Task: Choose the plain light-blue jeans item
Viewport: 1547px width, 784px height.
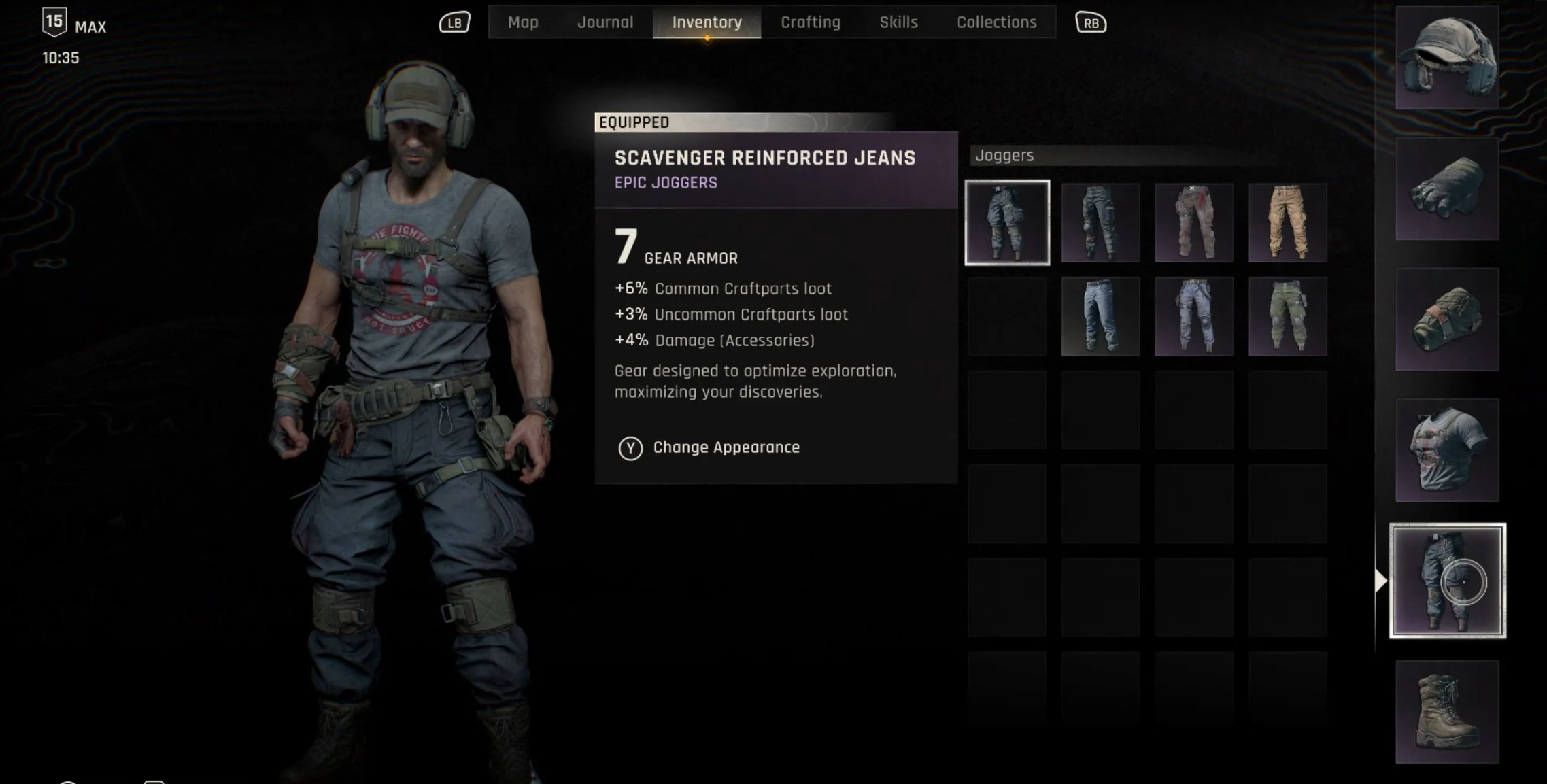Action: coord(1100,316)
